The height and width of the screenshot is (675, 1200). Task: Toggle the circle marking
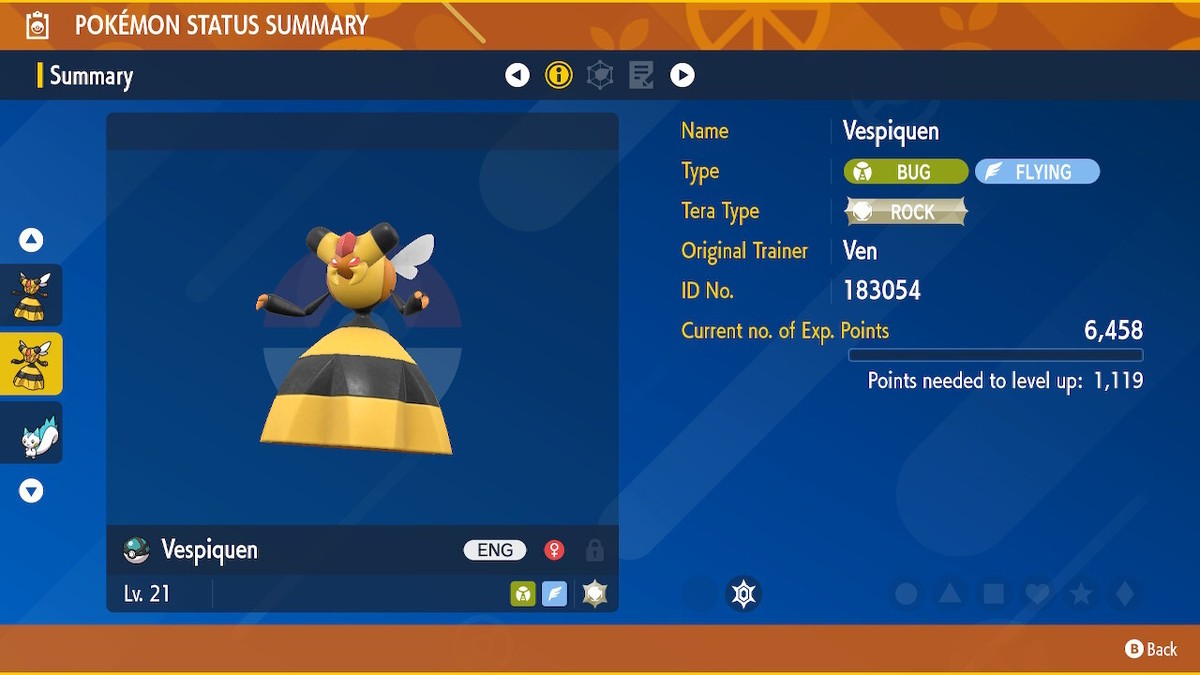906,594
